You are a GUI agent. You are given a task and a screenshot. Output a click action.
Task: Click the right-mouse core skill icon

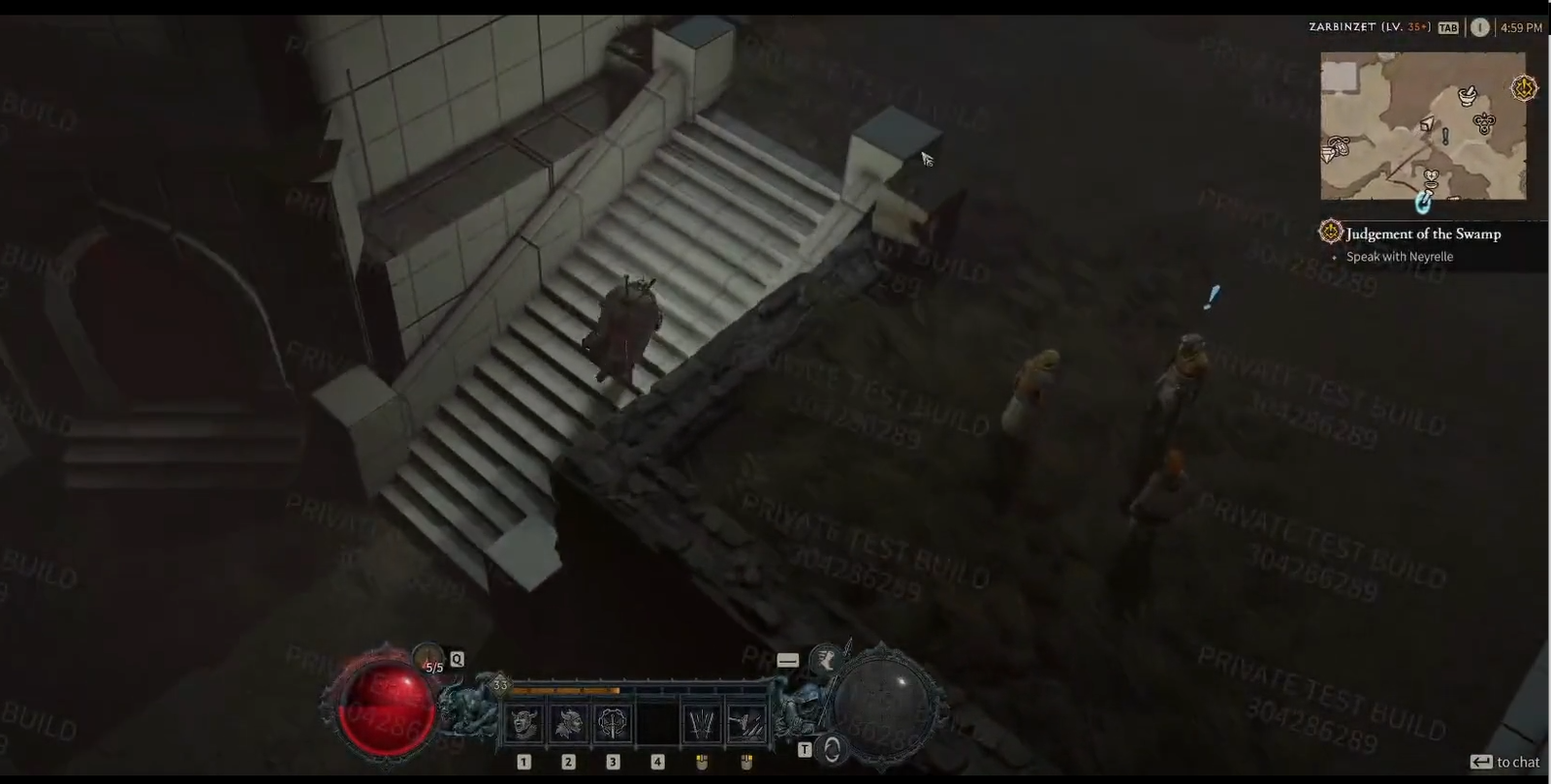click(x=745, y=723)
